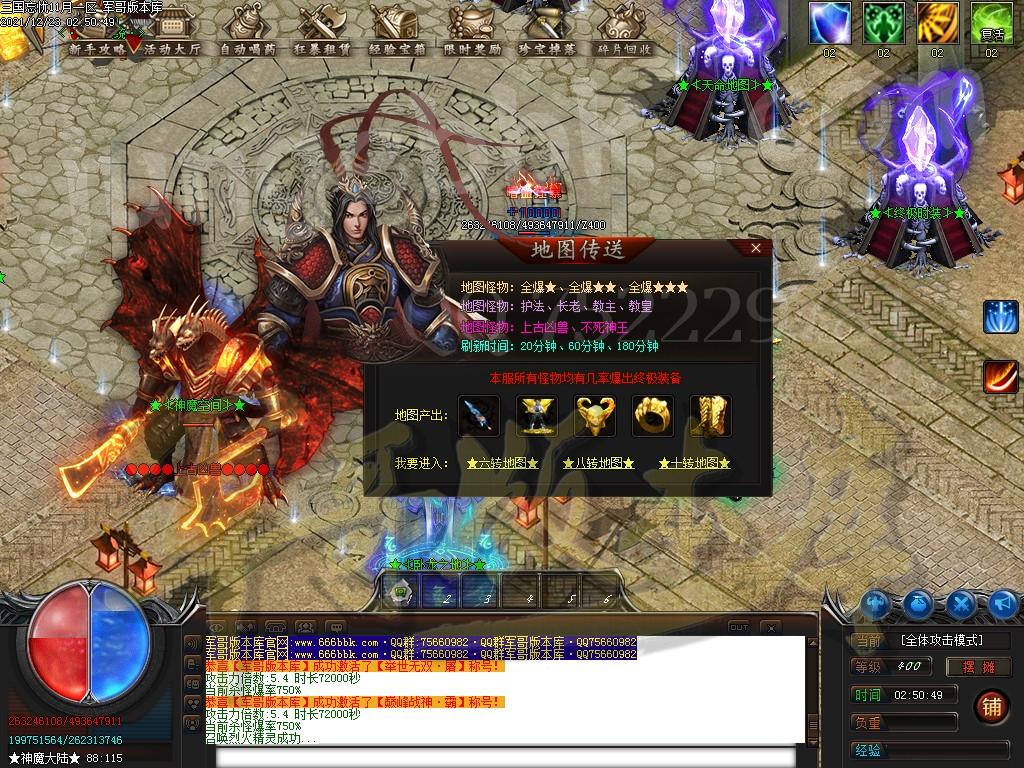Enter the ★六转地图★ map link
1024x768 pixels.
click(502, 463)
